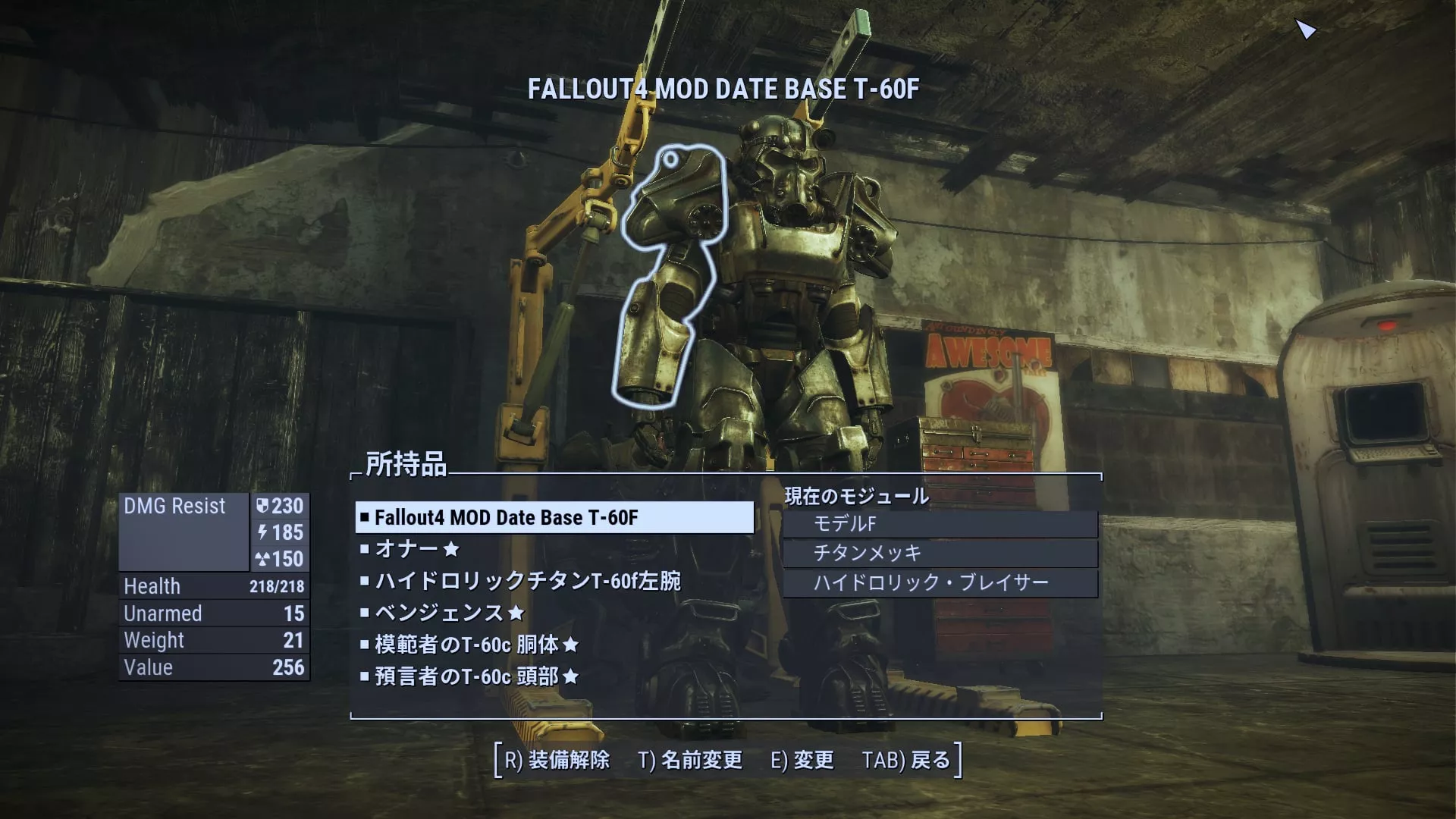Click the 装備解除 unequip button
The width and height of the screenshot is (1456, 819).
[557, 760]
